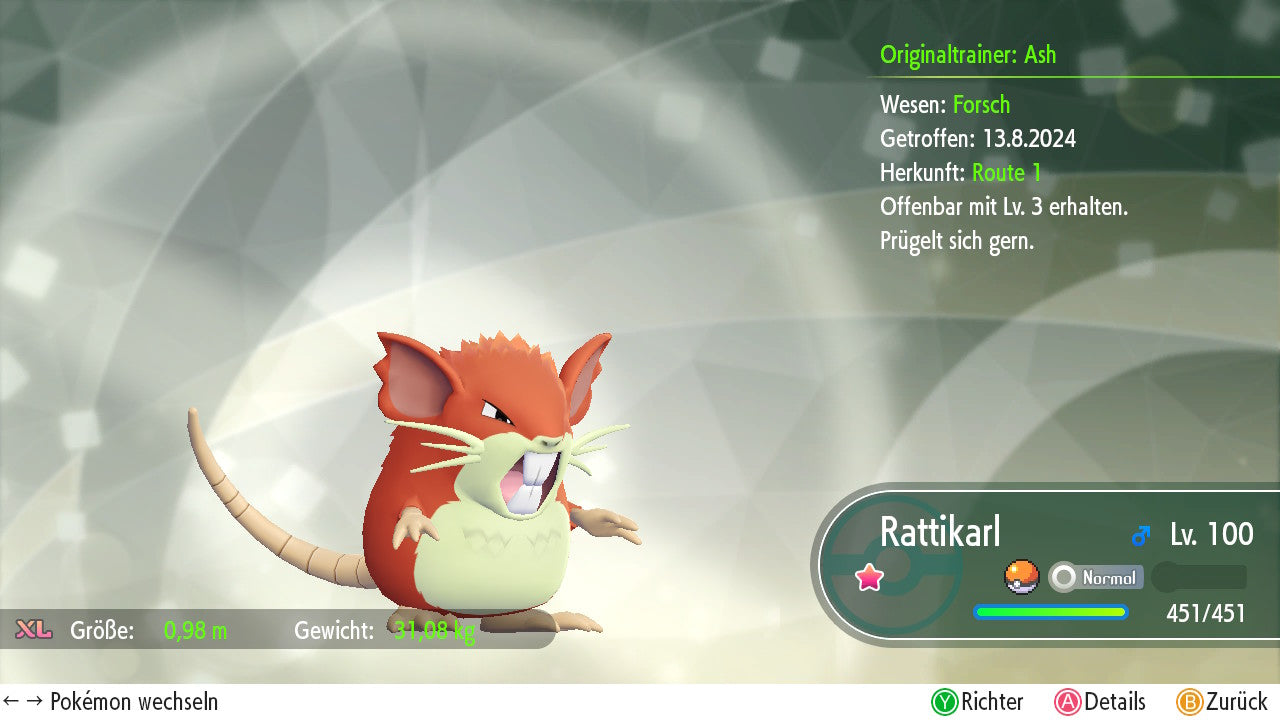Click the Normal type badge

coord(1096,577)
